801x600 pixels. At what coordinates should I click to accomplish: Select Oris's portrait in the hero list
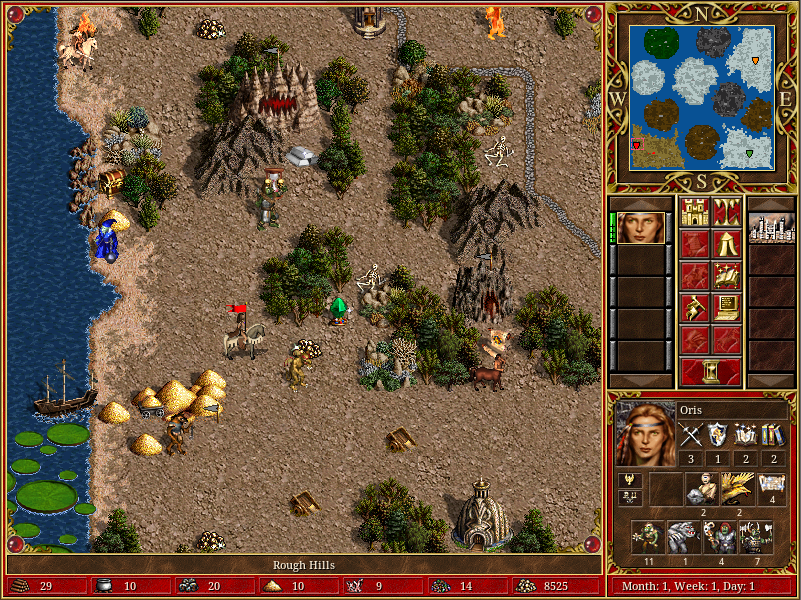pos(640,228)
